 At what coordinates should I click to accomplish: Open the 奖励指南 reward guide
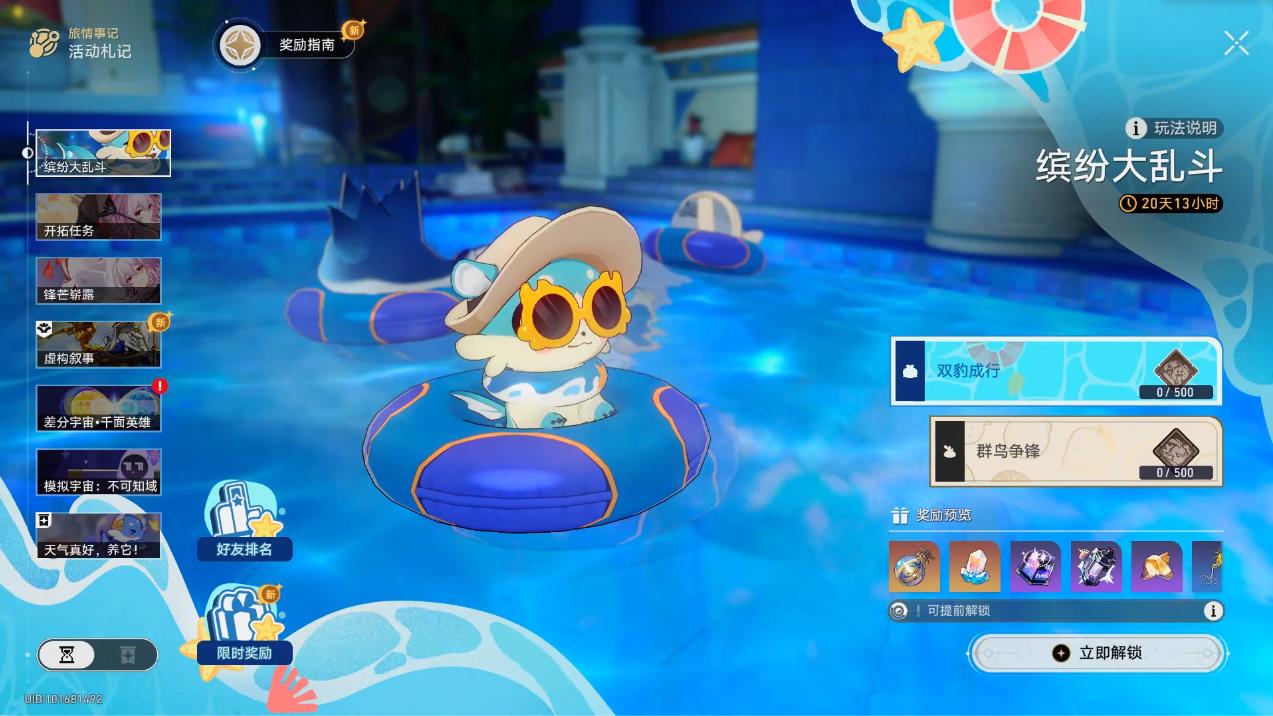point(292,45)
